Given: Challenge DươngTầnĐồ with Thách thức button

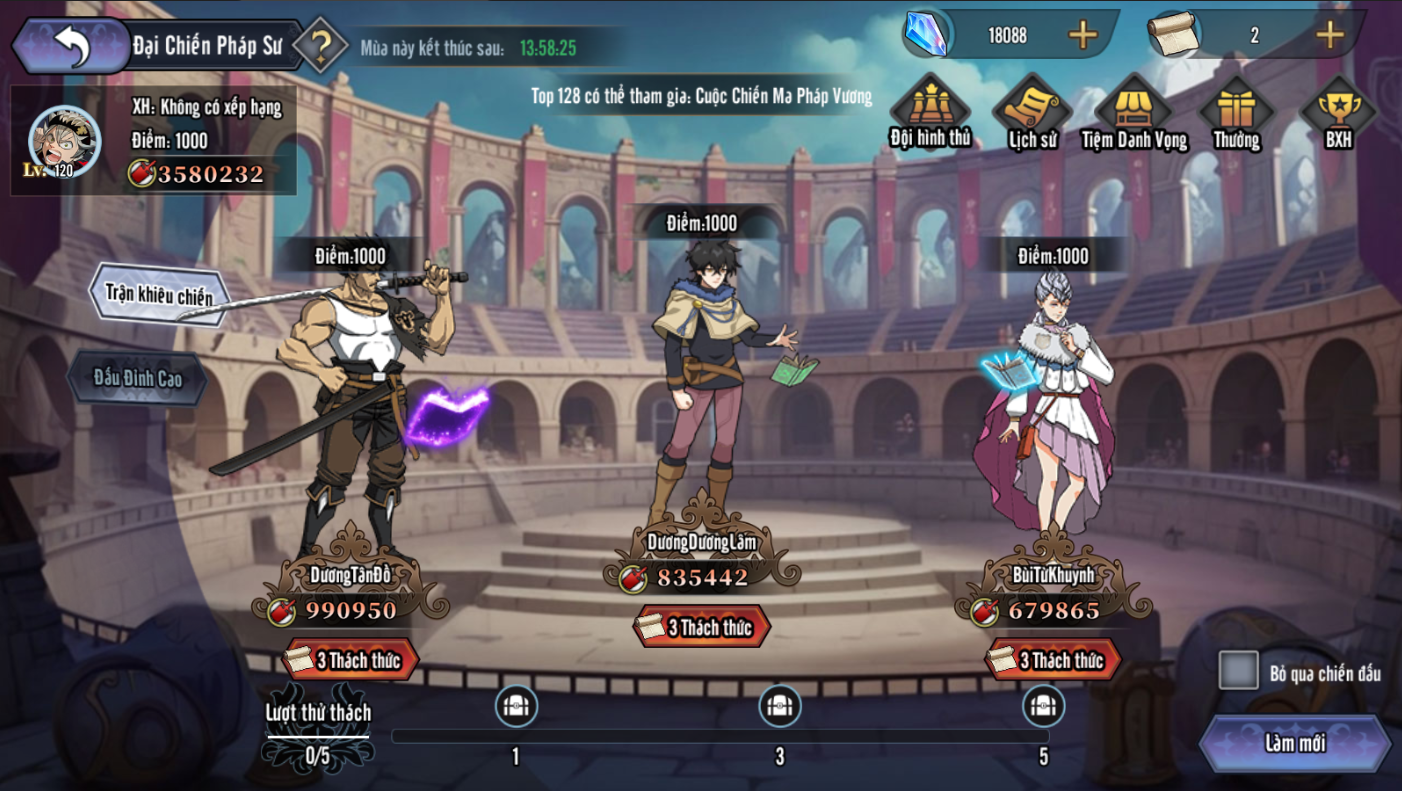Looking at the screenshot, I should (352, 660).
